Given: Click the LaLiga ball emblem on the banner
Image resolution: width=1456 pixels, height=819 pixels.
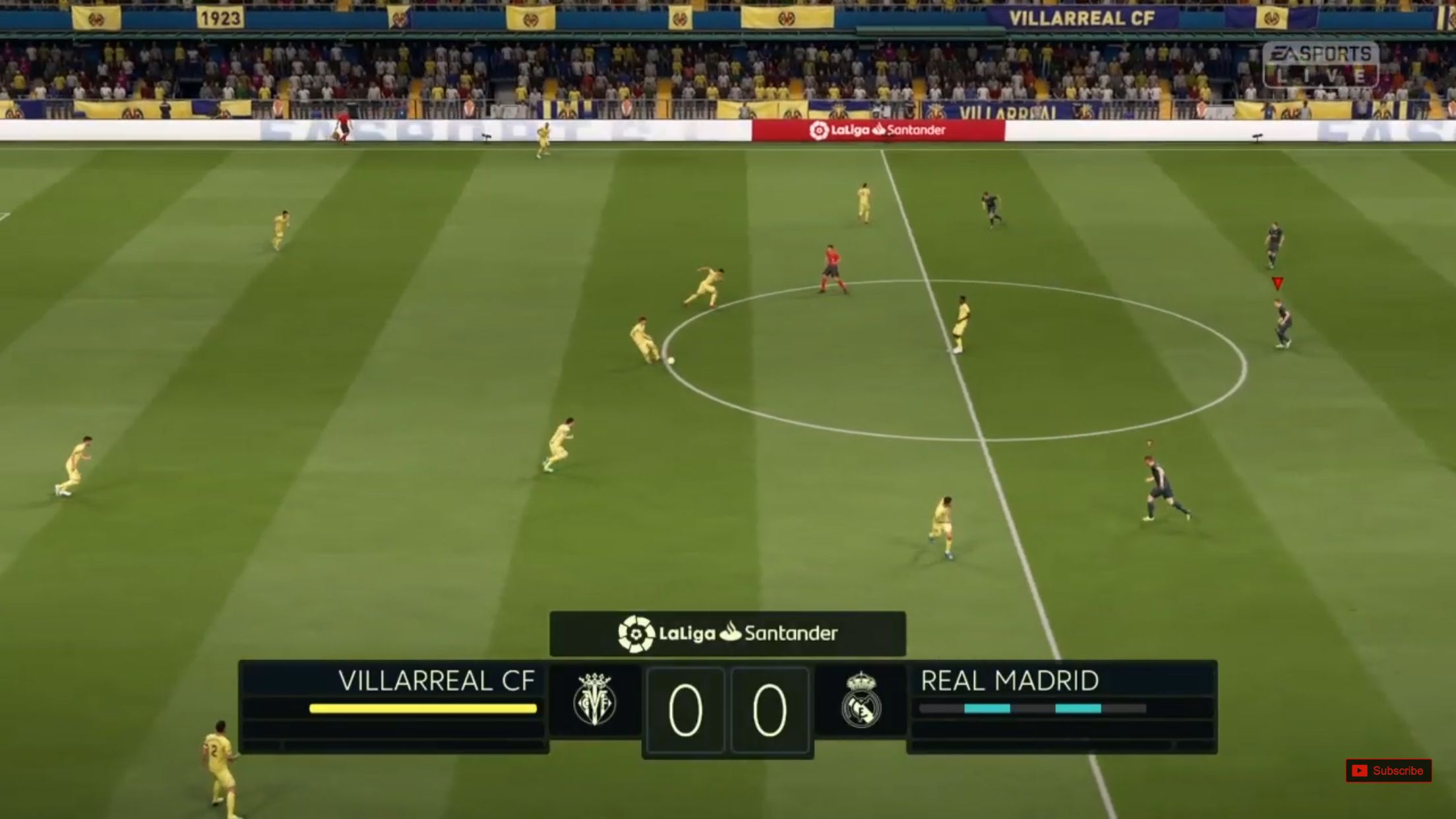Looking at the screenshot, I should (636, 635).
